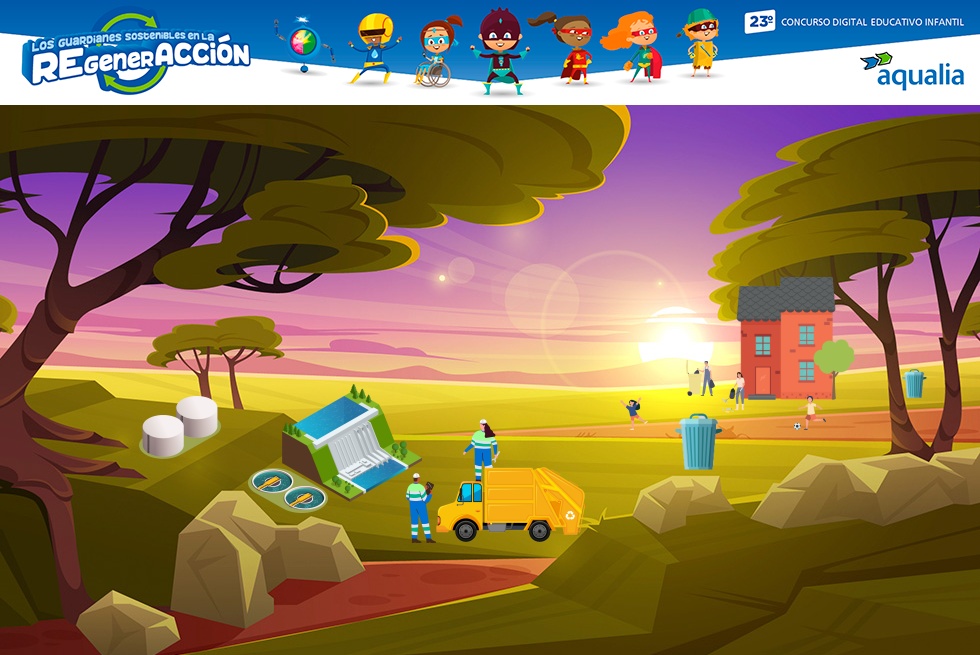Open the REgenerACCIÓN game logo
Screen dimensions: 980x655
point(137,56)
